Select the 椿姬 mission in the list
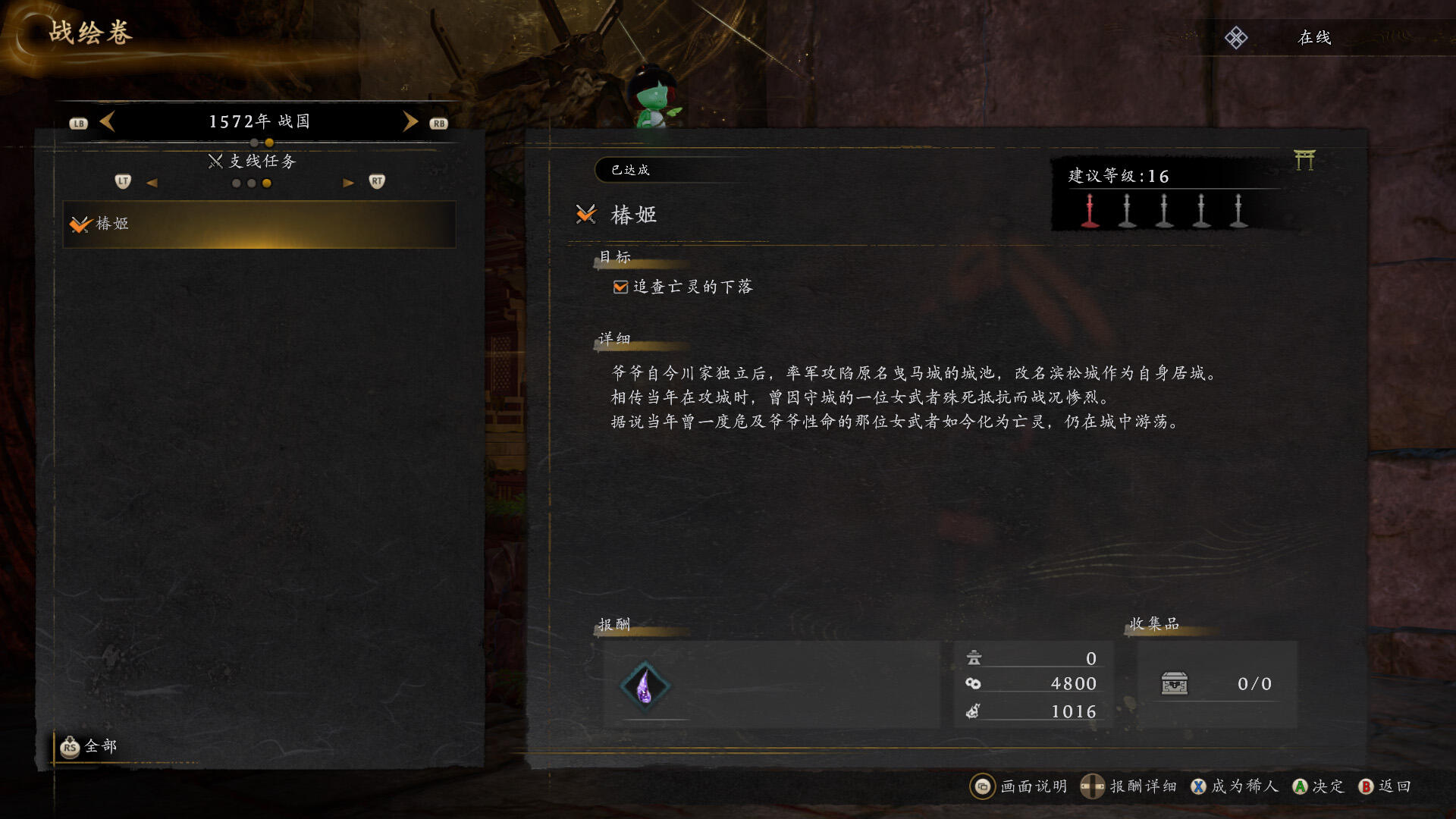Viewport: 1456px width, 819px height. pos(259,224)
